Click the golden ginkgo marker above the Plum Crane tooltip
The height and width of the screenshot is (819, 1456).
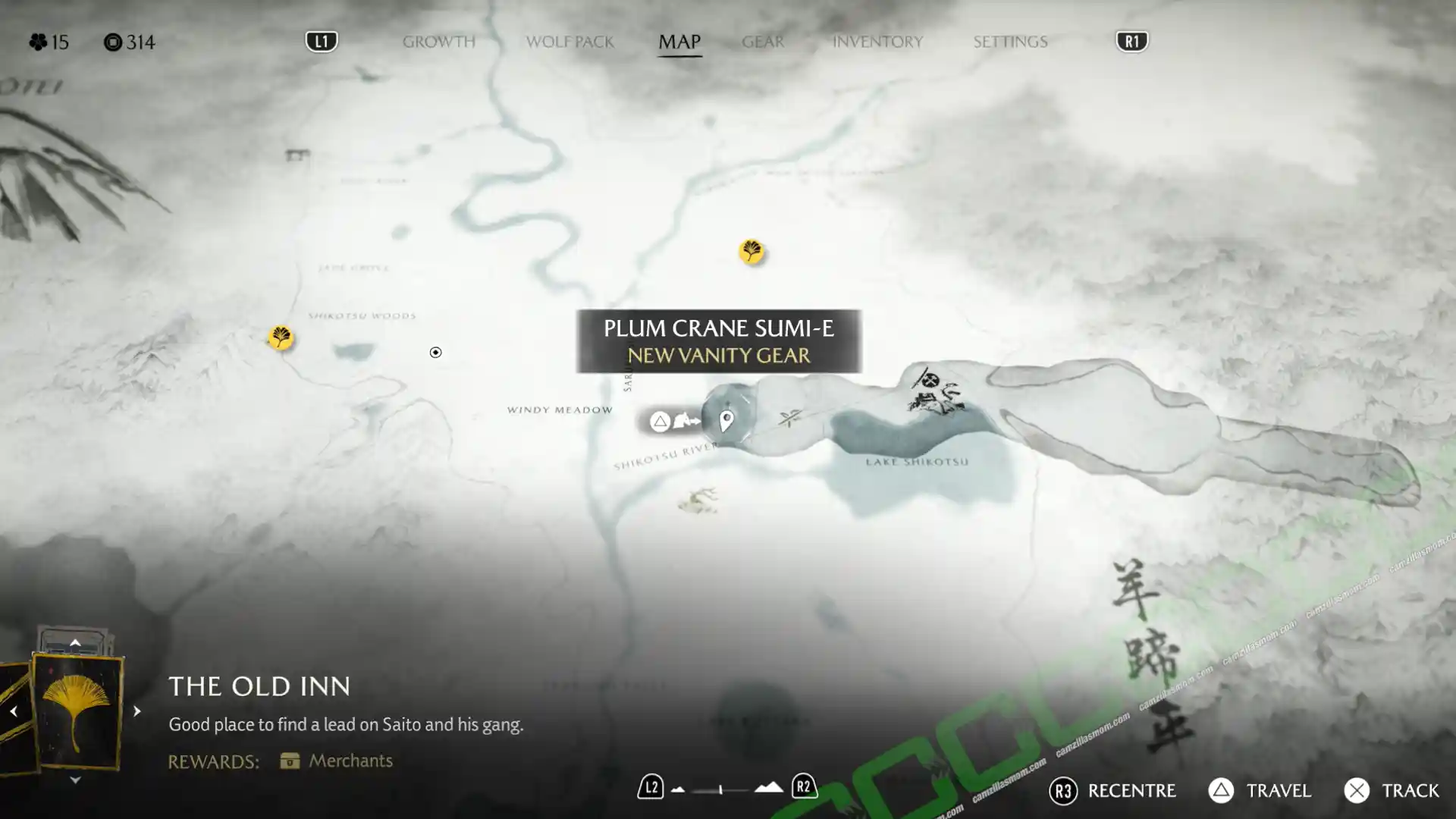(751, 250)
